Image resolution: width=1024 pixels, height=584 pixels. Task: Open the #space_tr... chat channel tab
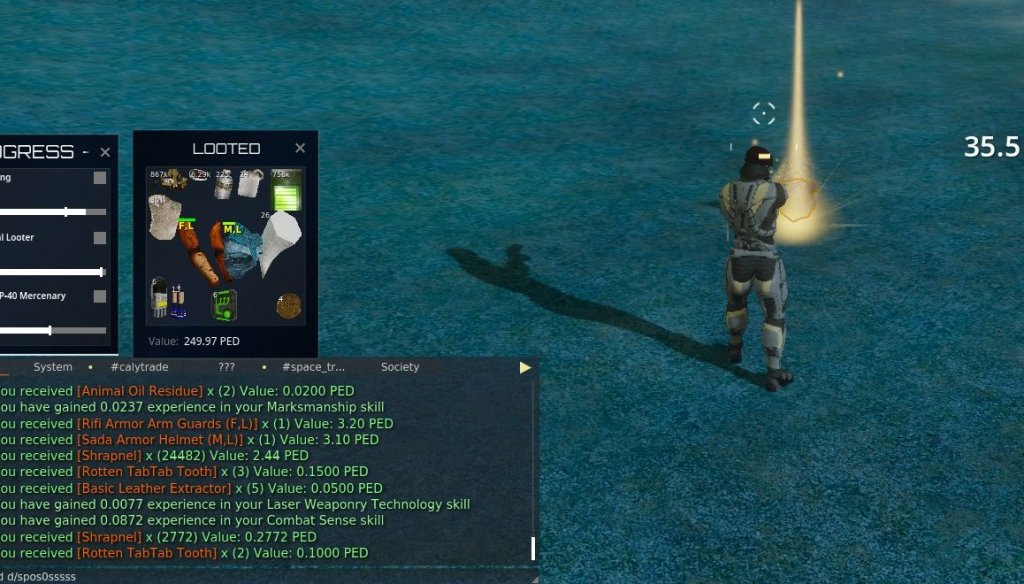(313, 367)
